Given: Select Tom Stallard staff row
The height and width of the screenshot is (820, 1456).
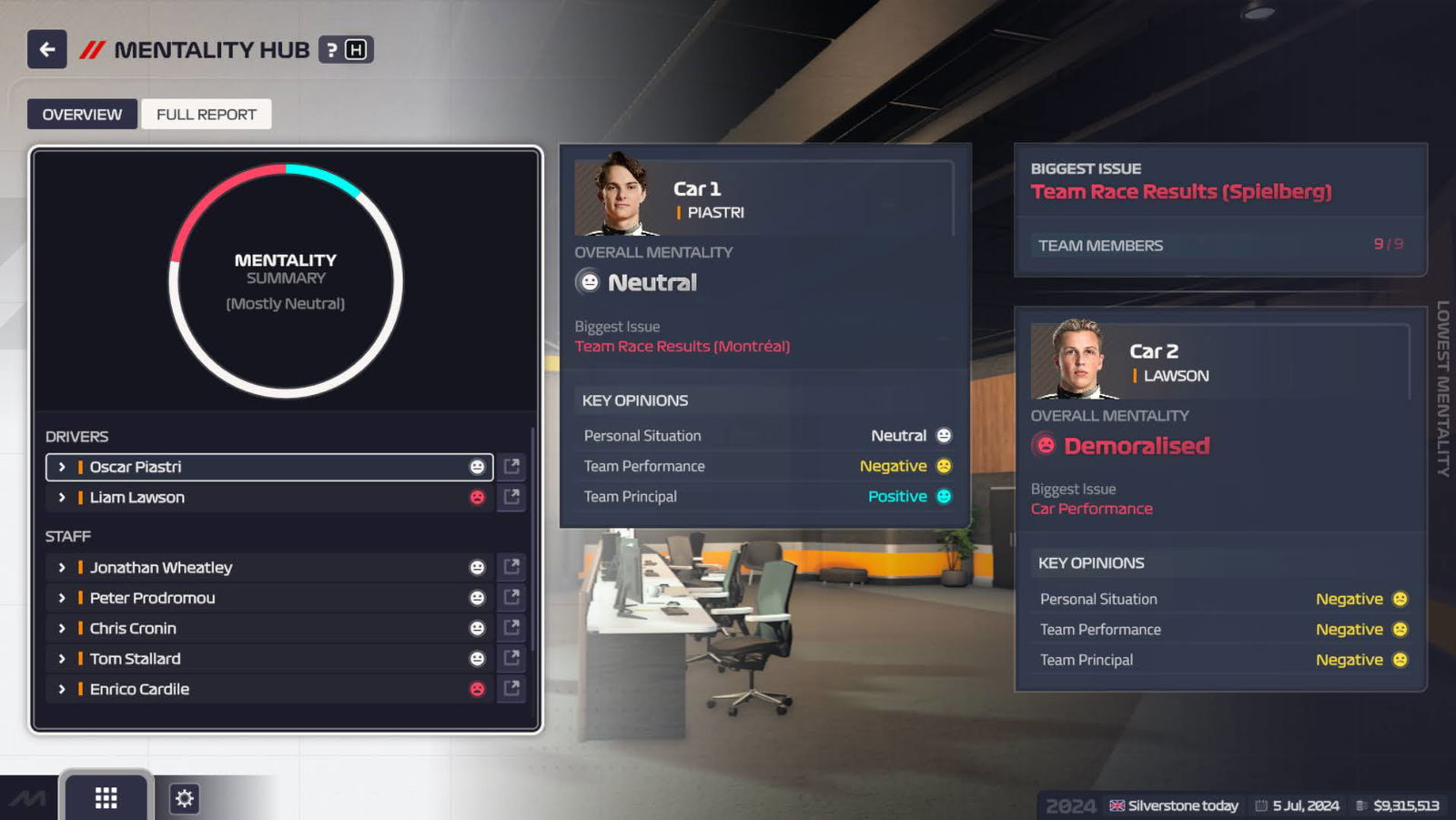Looking at the screenshot, I should [269, 659].
